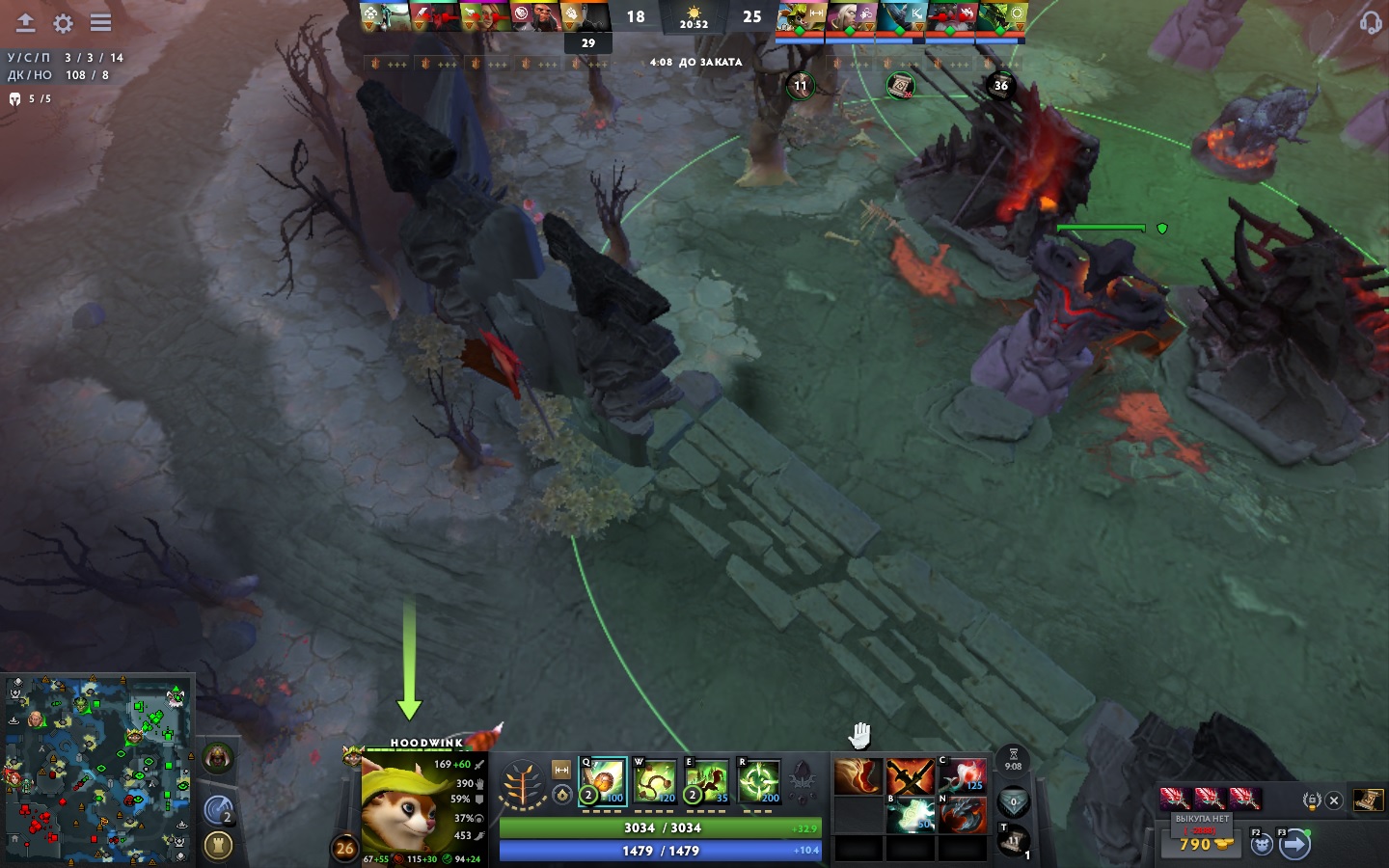The width and height of the screenshot is (1389, 868).
Task: Select the crossed-swords item in the inventory
Action: tap(910, 777)
